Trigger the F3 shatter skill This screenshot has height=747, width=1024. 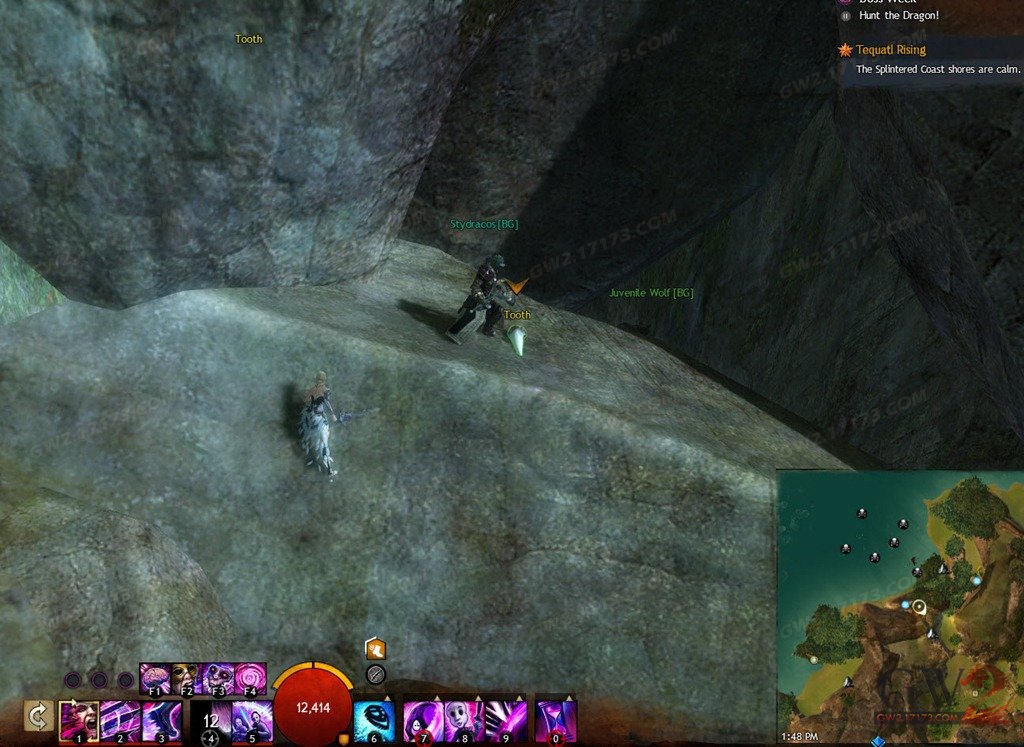click(x=218, y=678)
